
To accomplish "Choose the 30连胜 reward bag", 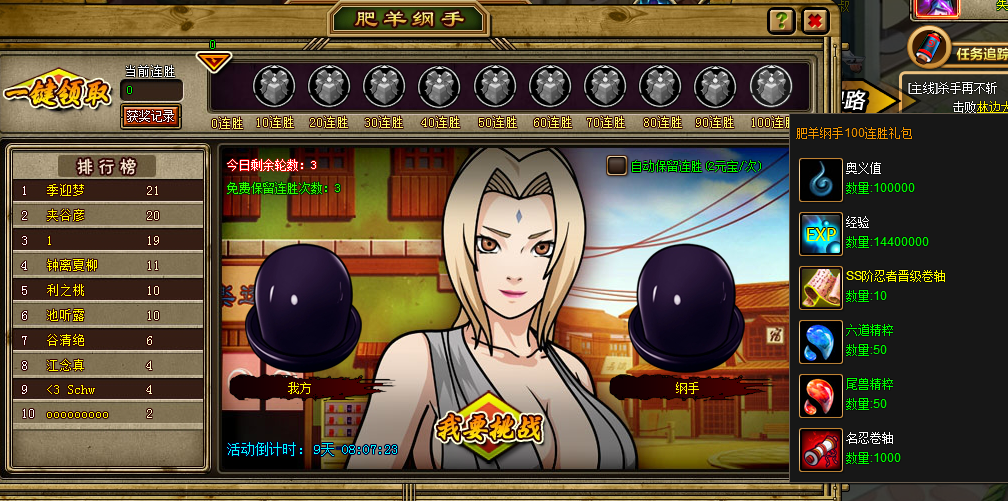I will (x=383, y=86).
